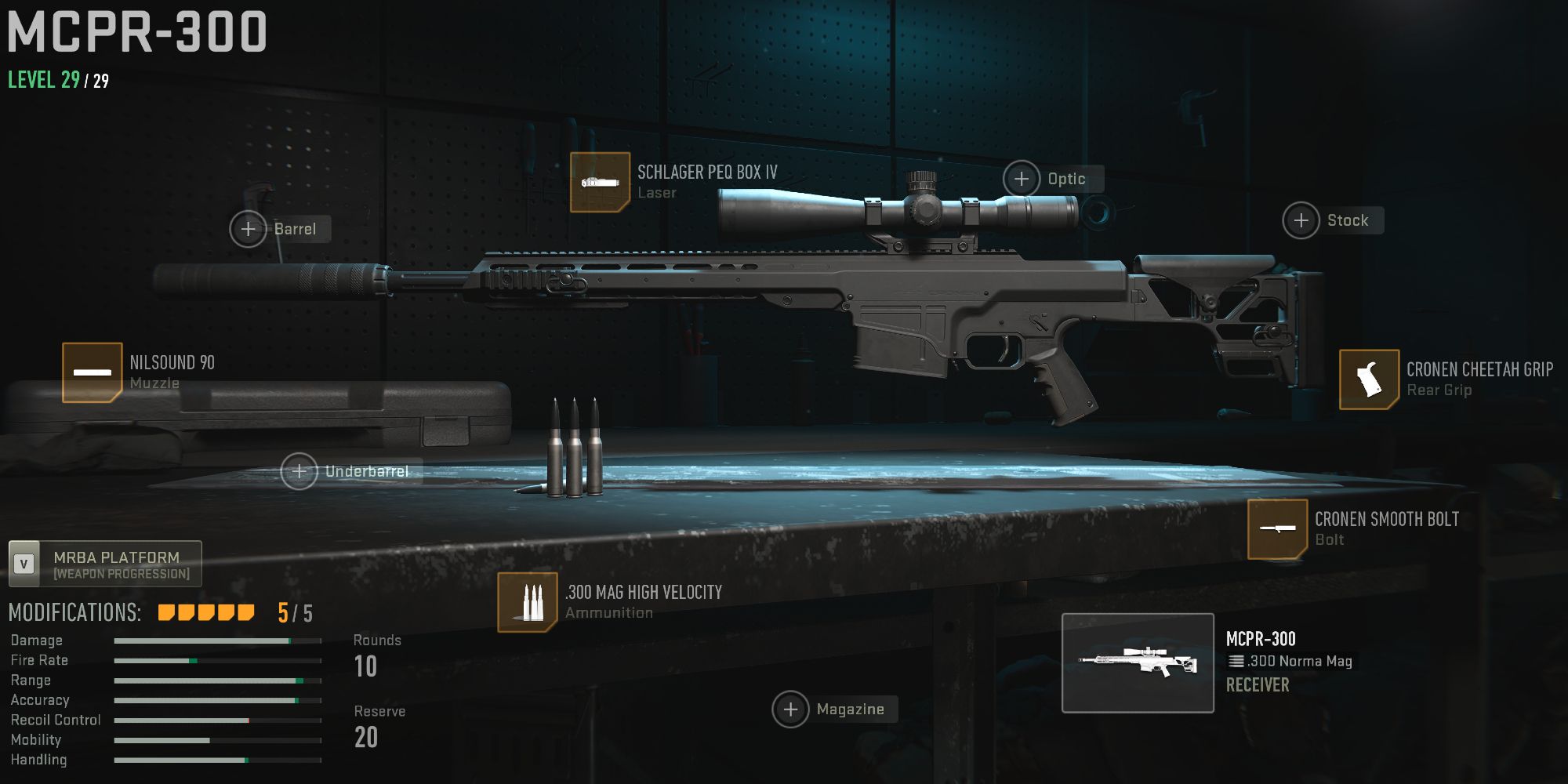1568x784 pixels.
Task: Add an attachment to the Stock slot
Action: (1301, 220)
